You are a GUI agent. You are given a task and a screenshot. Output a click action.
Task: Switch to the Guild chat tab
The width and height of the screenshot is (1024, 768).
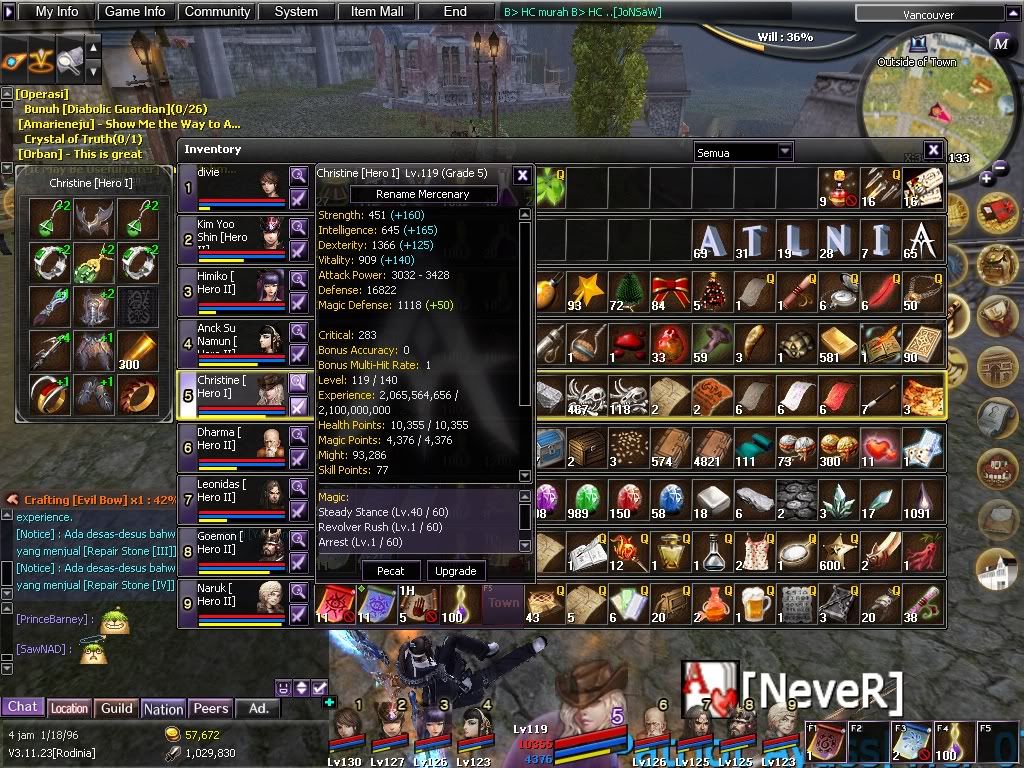(117, 708)
